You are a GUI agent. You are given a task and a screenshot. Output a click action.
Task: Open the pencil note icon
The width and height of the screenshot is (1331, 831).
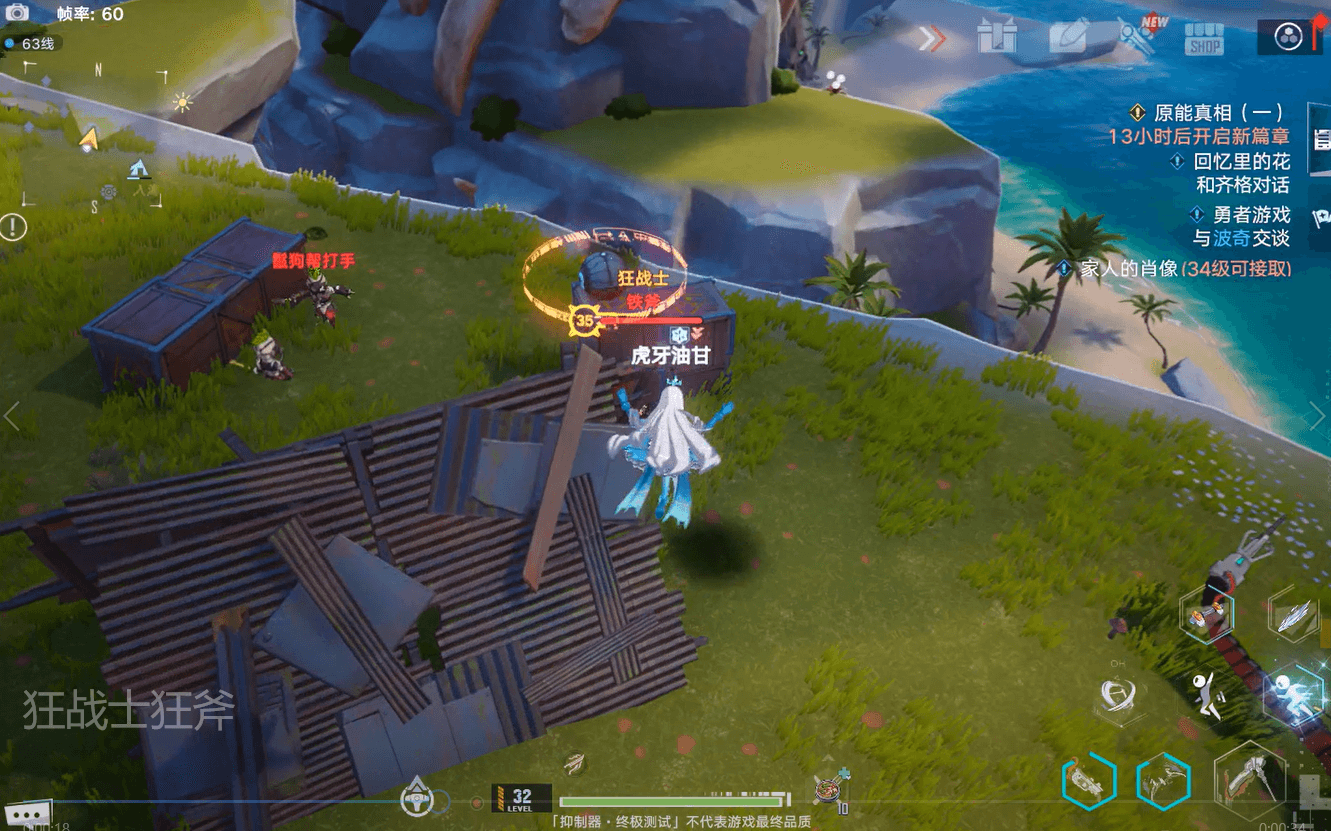[1068, 38]
